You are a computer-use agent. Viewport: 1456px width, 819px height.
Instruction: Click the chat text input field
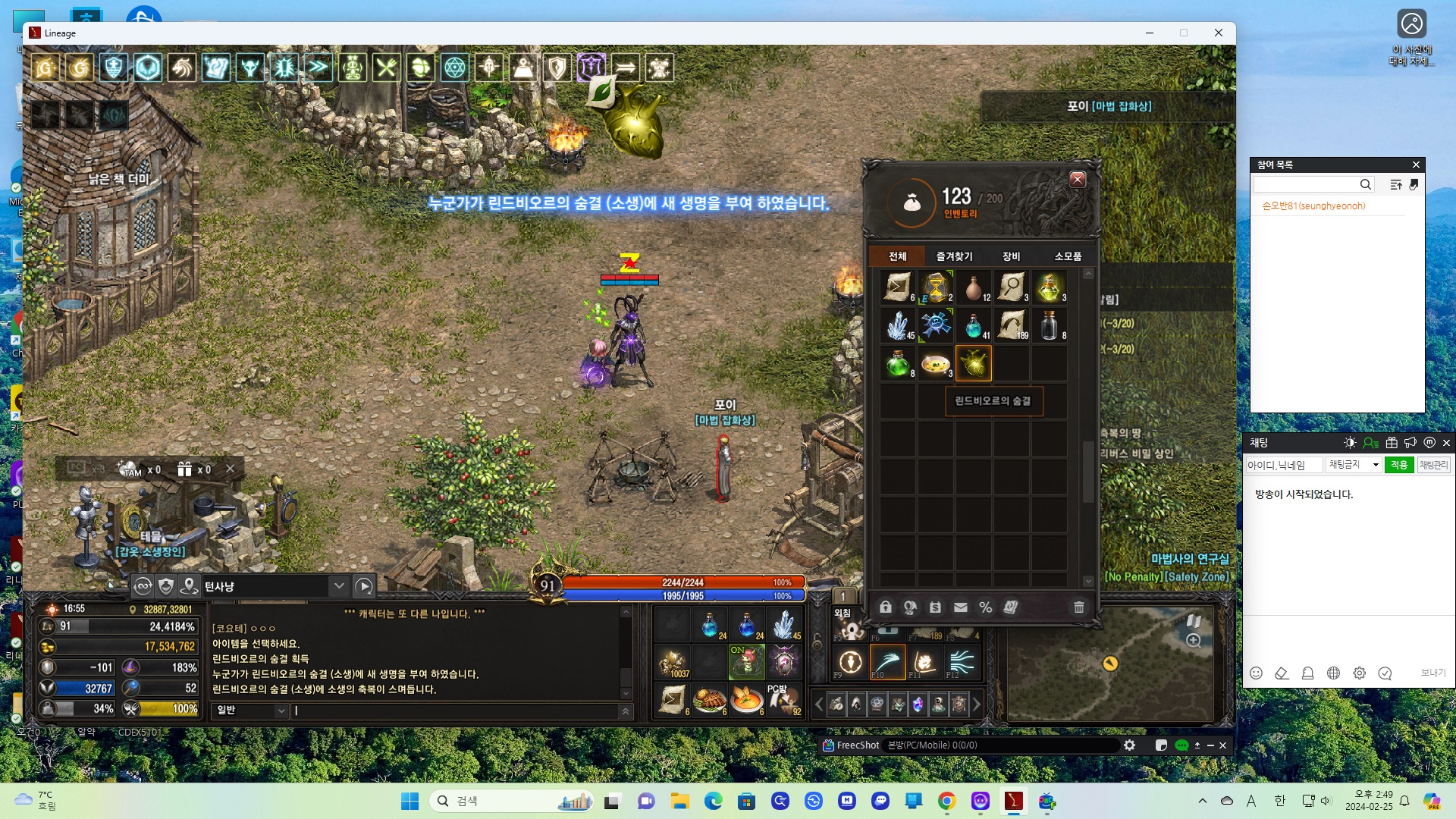455,711
